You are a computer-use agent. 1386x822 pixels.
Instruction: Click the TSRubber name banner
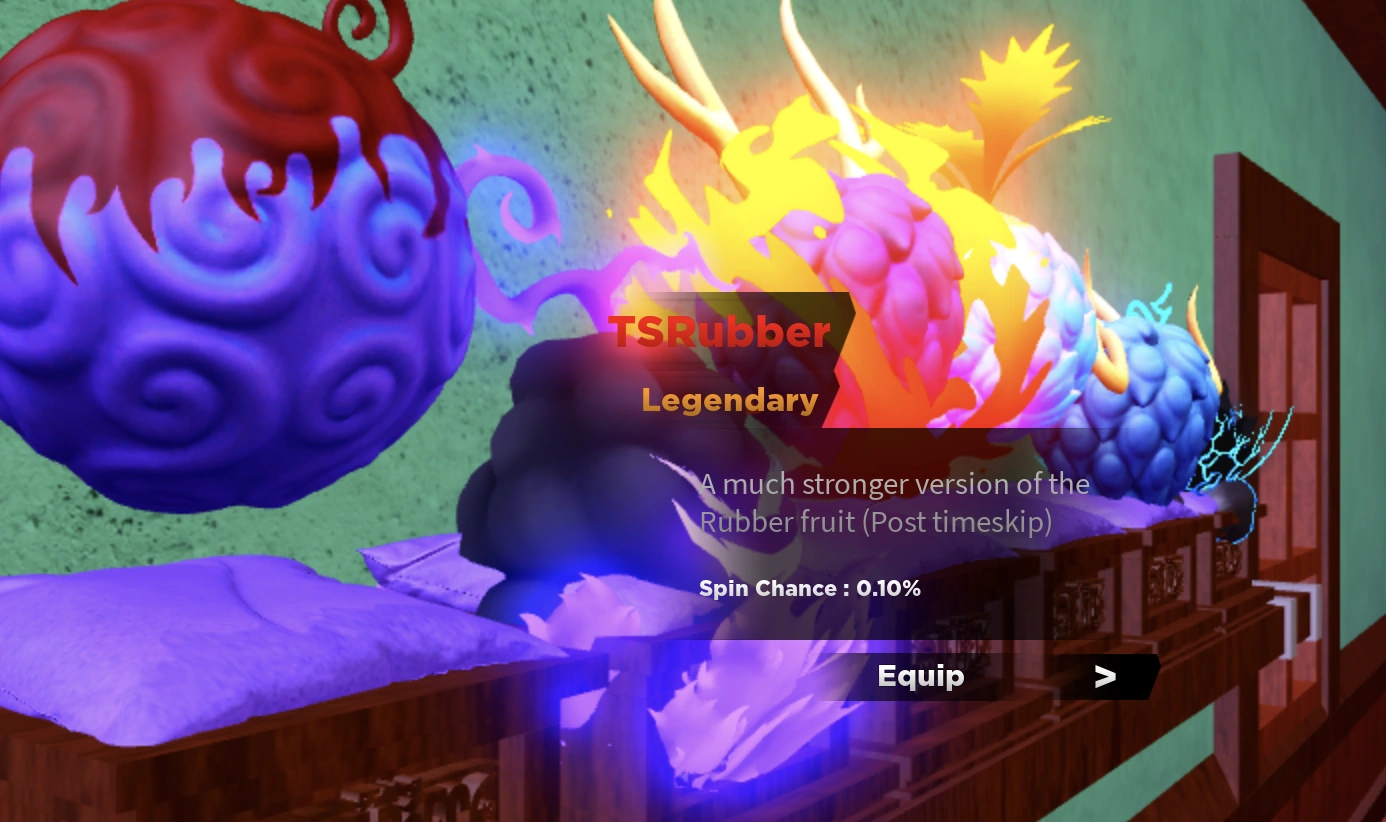722,332
